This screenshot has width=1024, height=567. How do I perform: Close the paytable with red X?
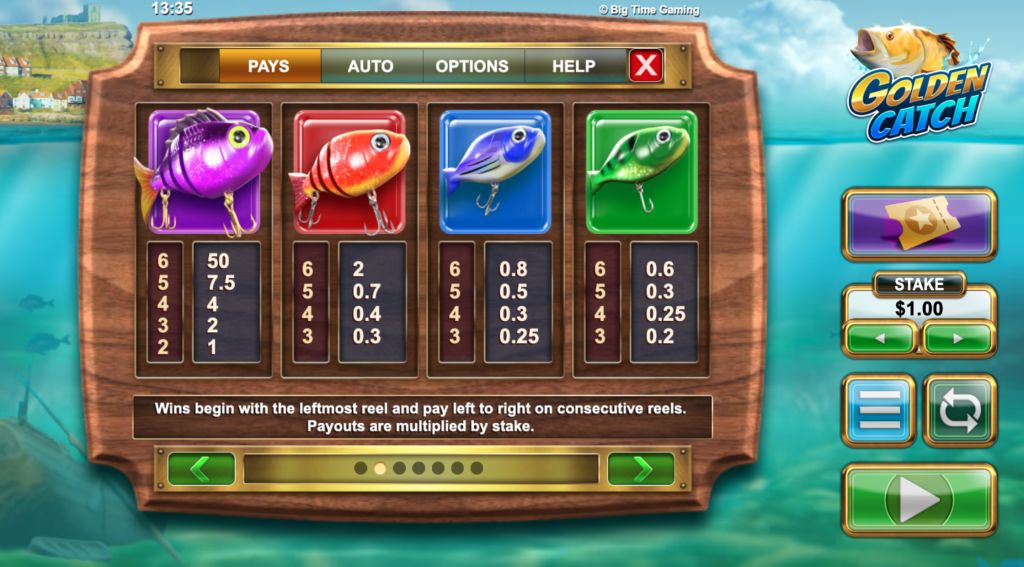(x=647, y=66)
